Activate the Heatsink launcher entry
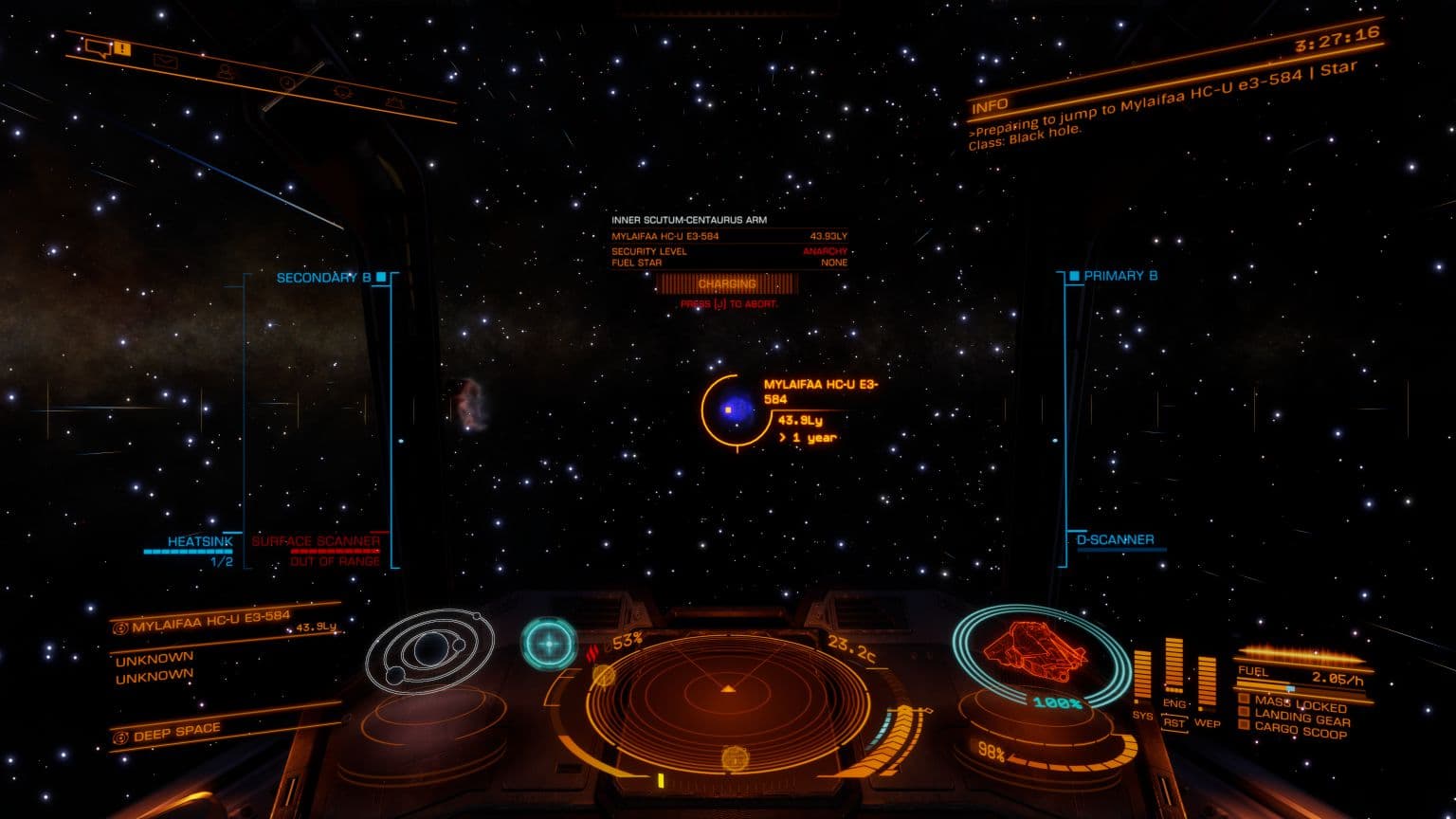The image size is (1456, 819). (199, 542)
